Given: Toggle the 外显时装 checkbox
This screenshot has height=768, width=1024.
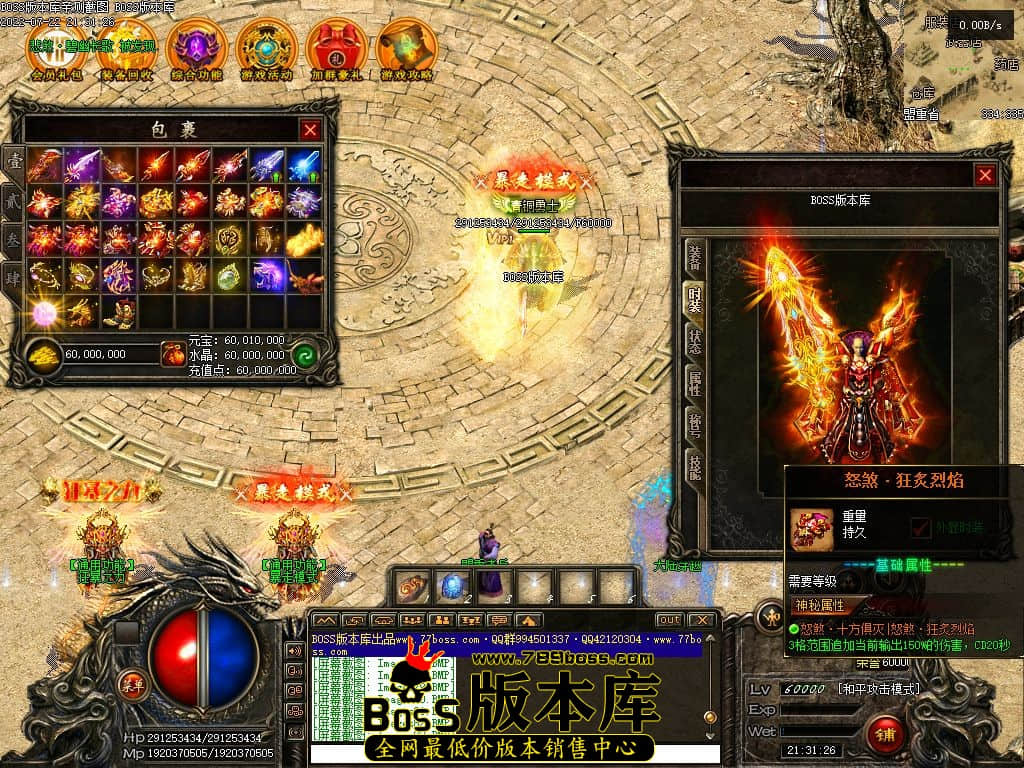Looking at the screenshot, I should pos(921,526).
